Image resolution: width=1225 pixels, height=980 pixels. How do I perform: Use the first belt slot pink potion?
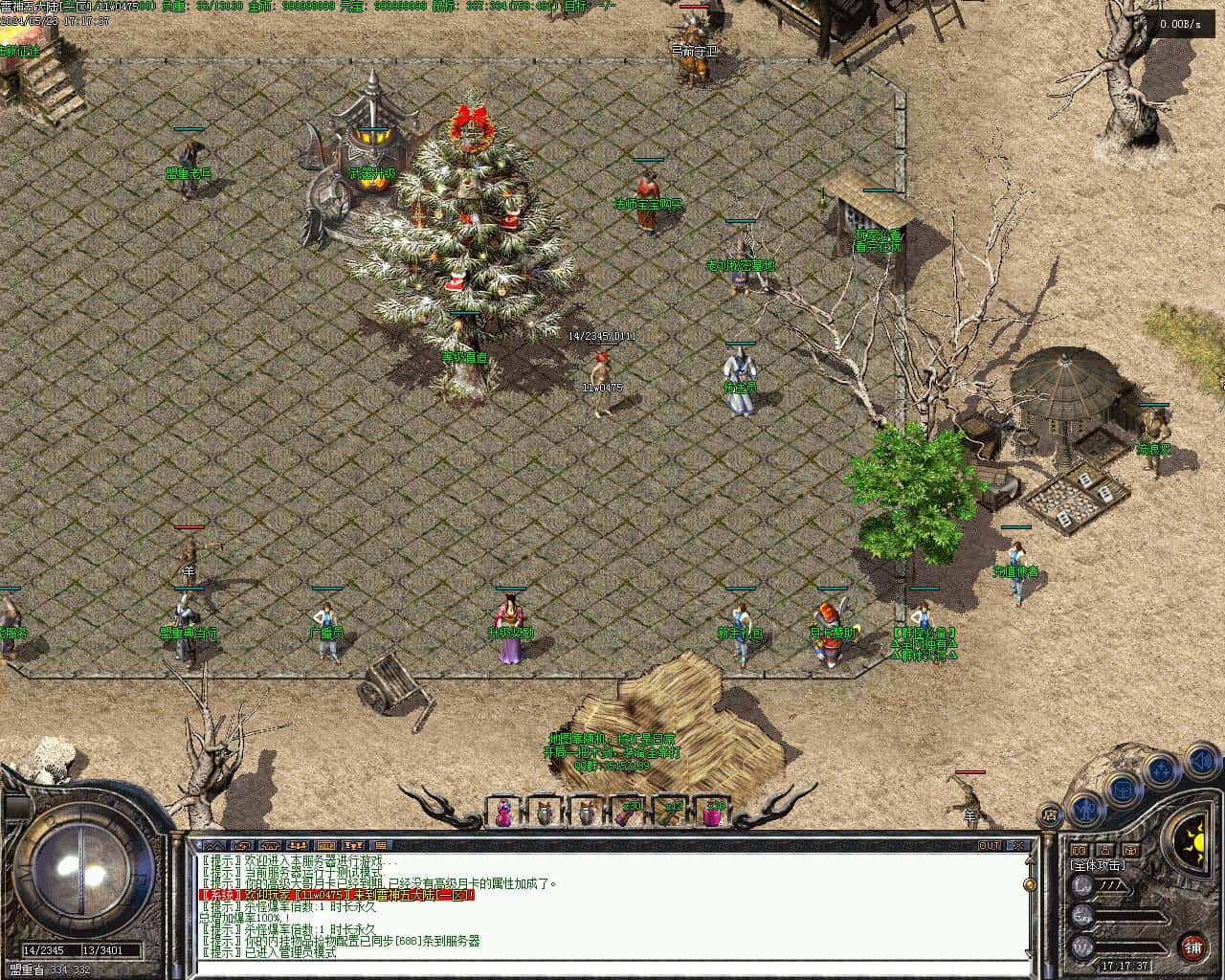click(502, 813)
